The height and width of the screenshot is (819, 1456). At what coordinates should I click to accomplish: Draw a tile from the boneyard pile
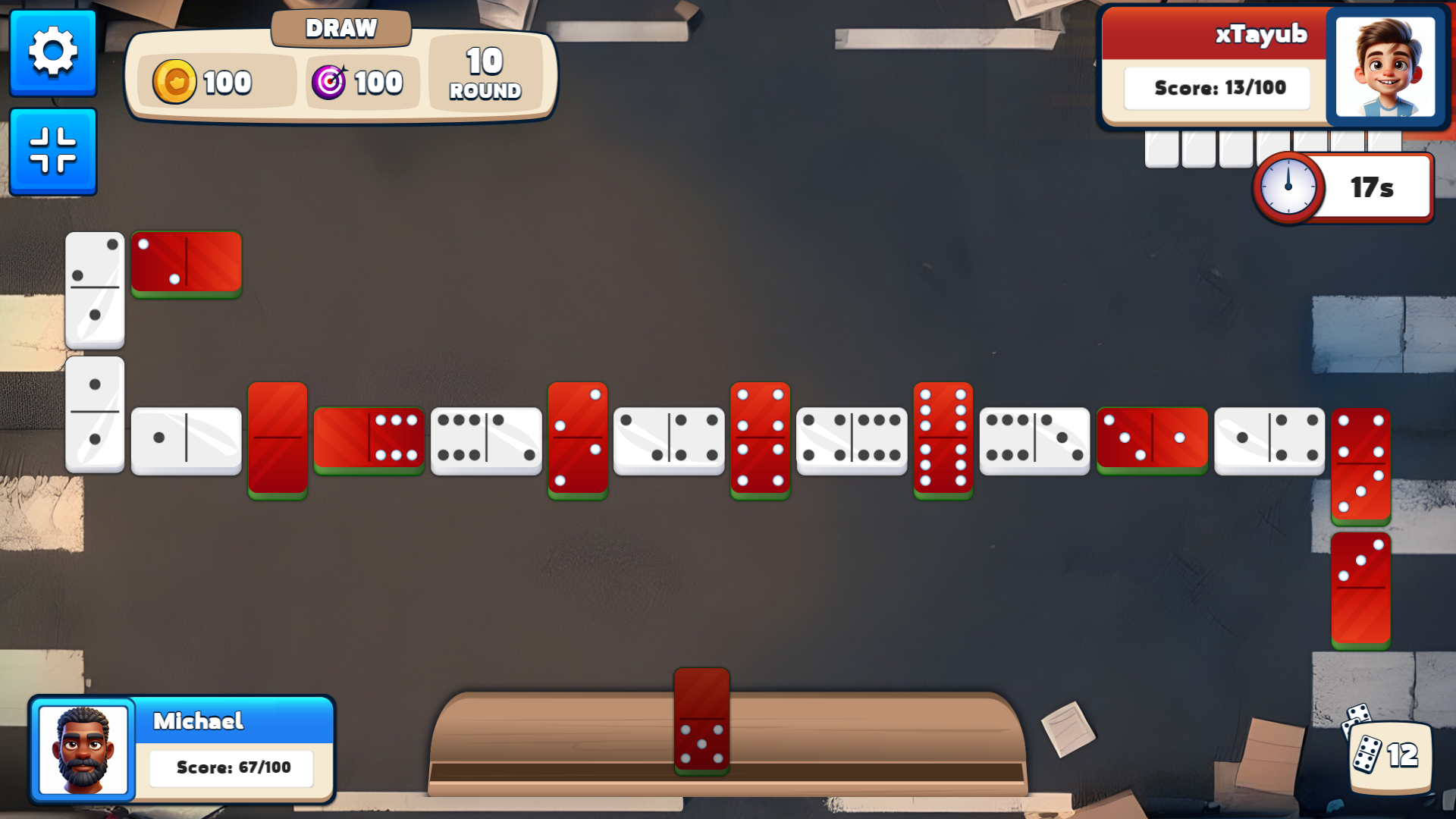(x=1388, y=753)
